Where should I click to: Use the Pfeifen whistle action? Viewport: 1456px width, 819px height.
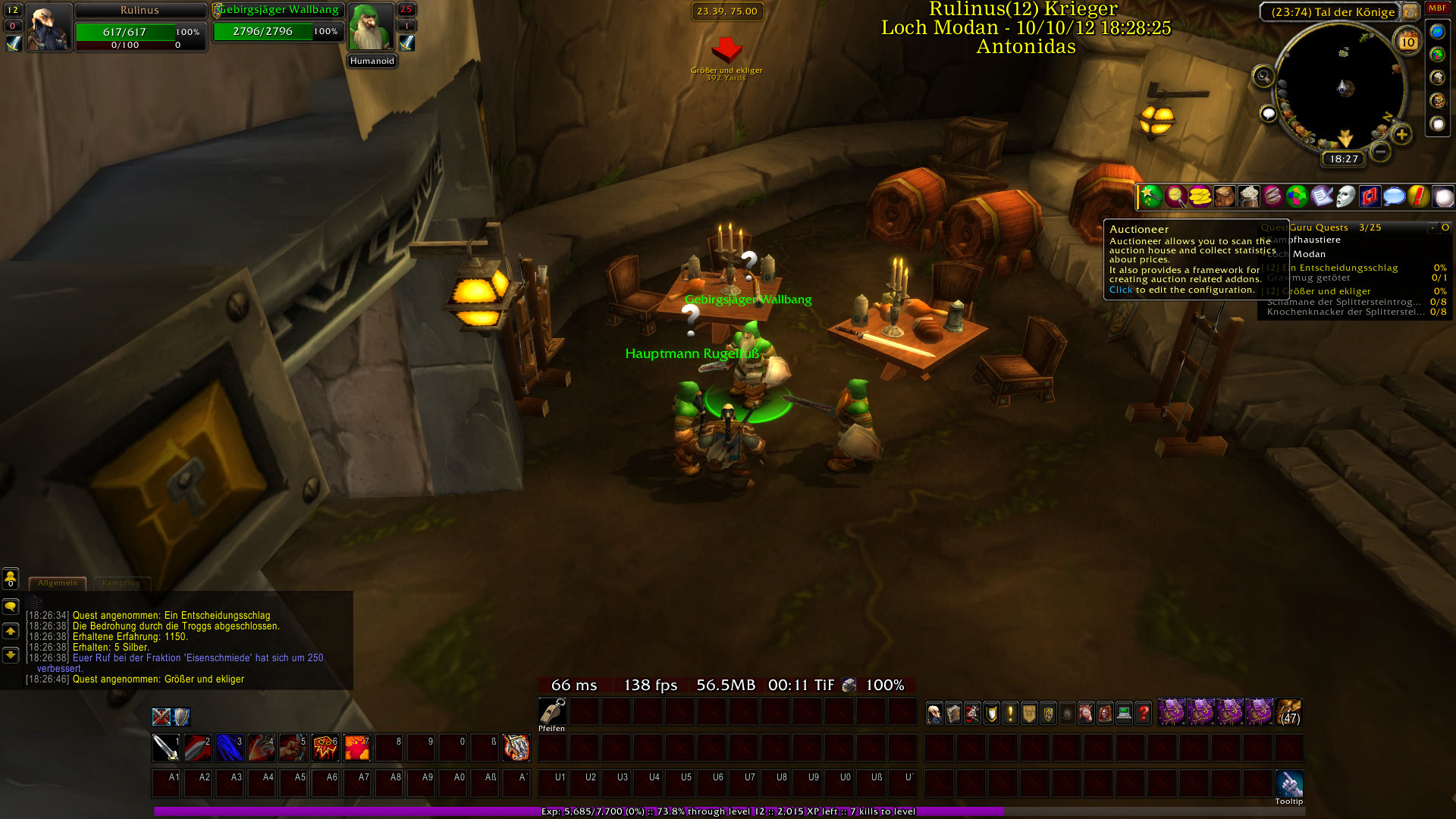(x=552, y=711)
